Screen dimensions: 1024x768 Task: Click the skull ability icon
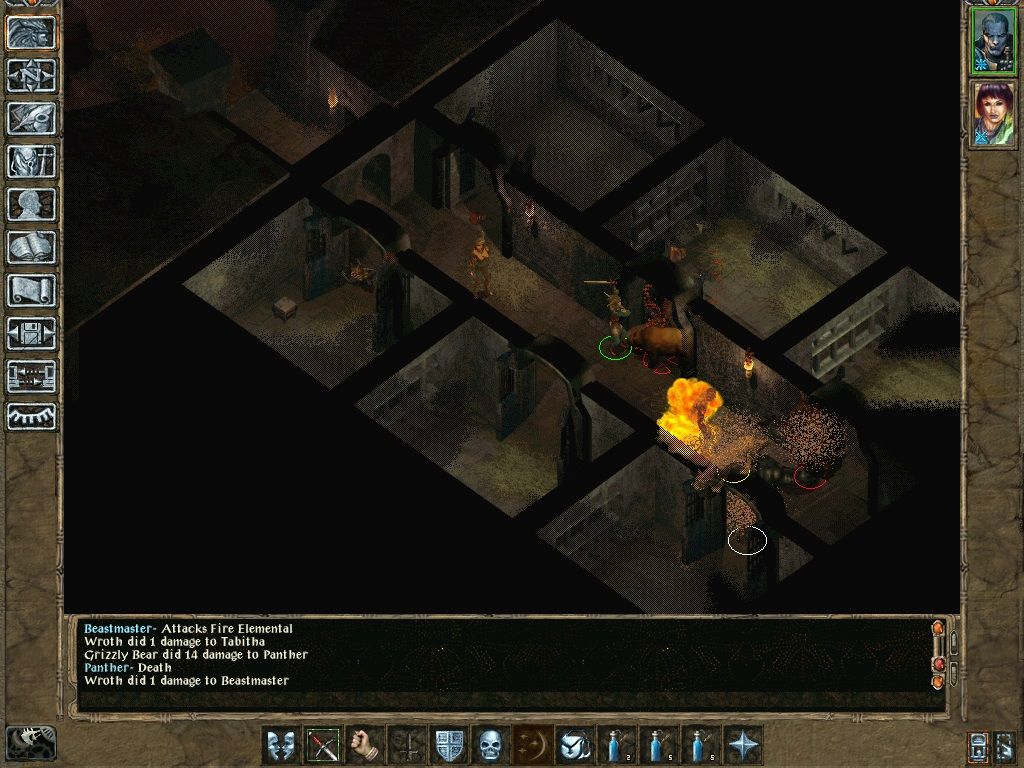(491, 745)
